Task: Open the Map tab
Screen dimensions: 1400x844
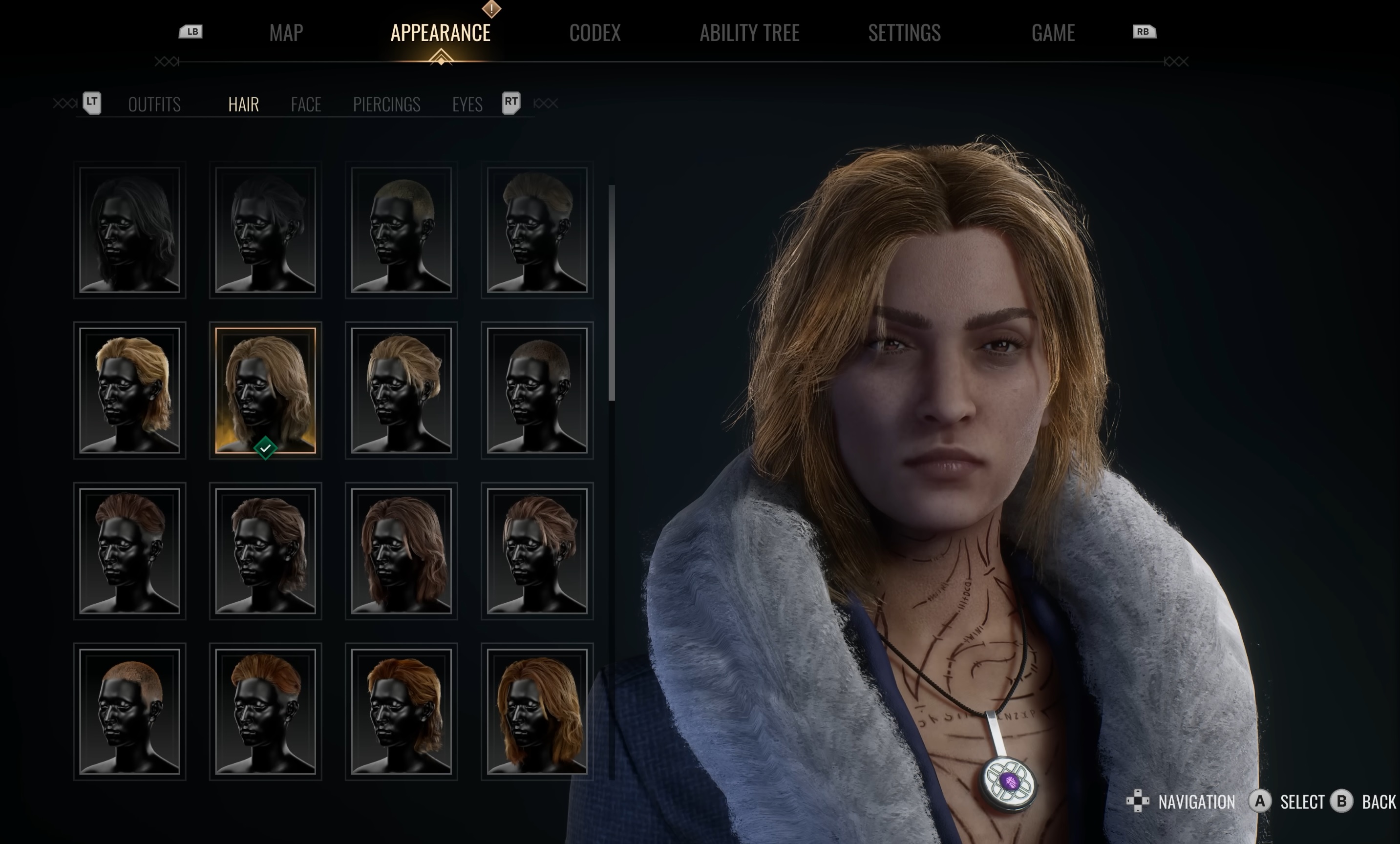Action: point(286,33)
